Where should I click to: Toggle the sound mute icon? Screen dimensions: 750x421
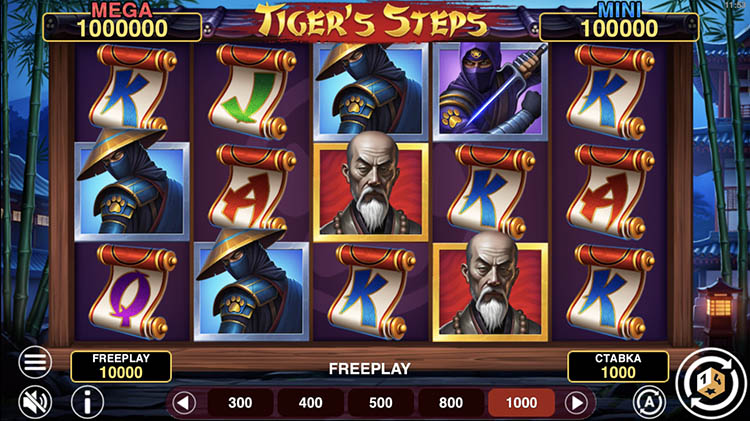point(36,402)
